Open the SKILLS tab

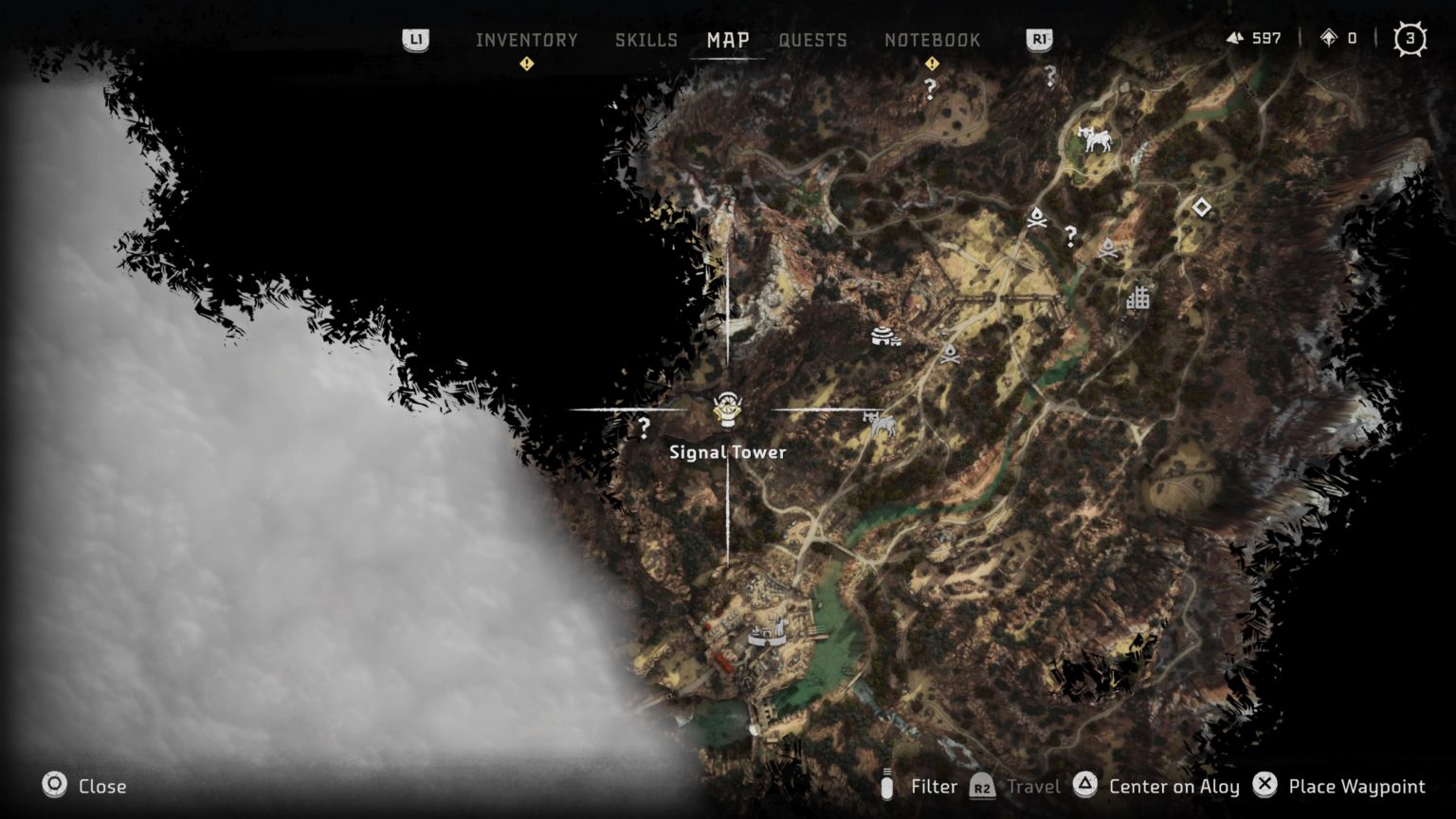point(646,40)
